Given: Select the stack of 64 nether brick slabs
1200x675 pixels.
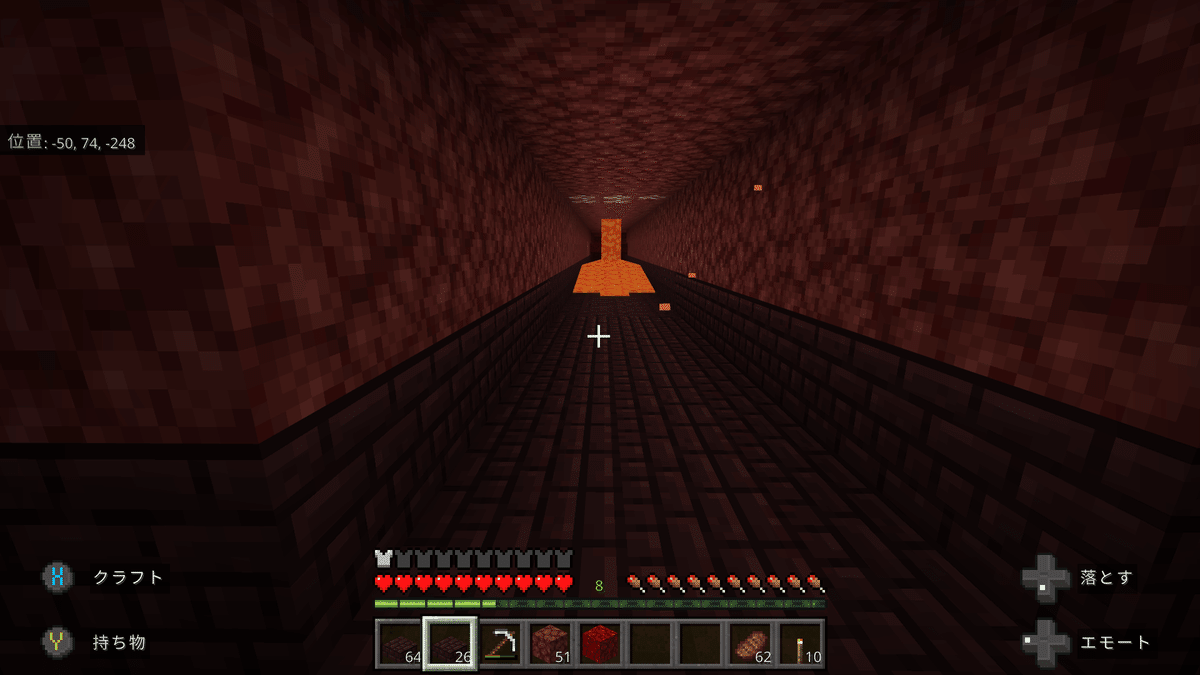Looking at the screenshot, I should click(399, 643).
